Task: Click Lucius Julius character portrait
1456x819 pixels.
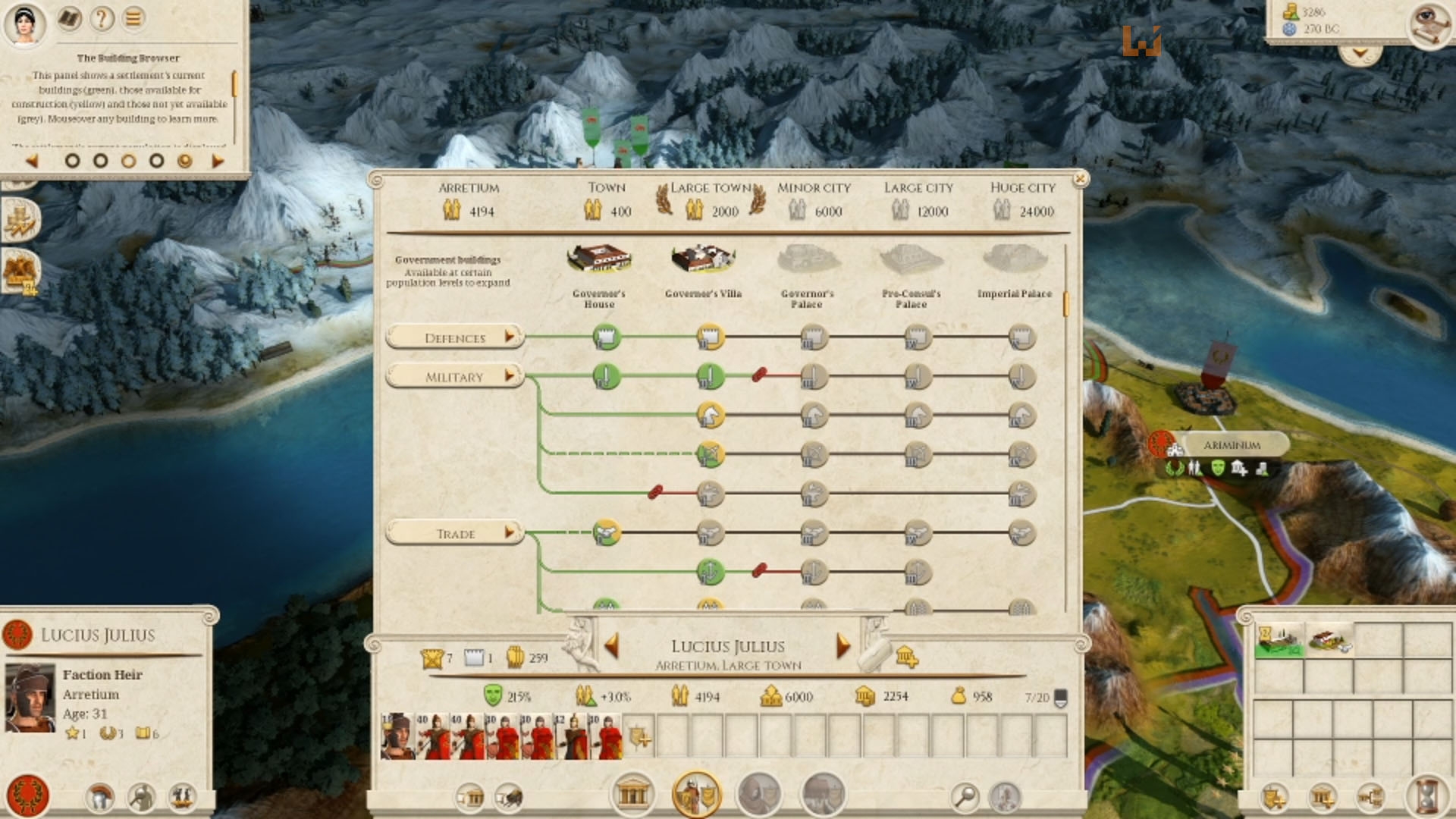Action: click(x=30, y=698)
